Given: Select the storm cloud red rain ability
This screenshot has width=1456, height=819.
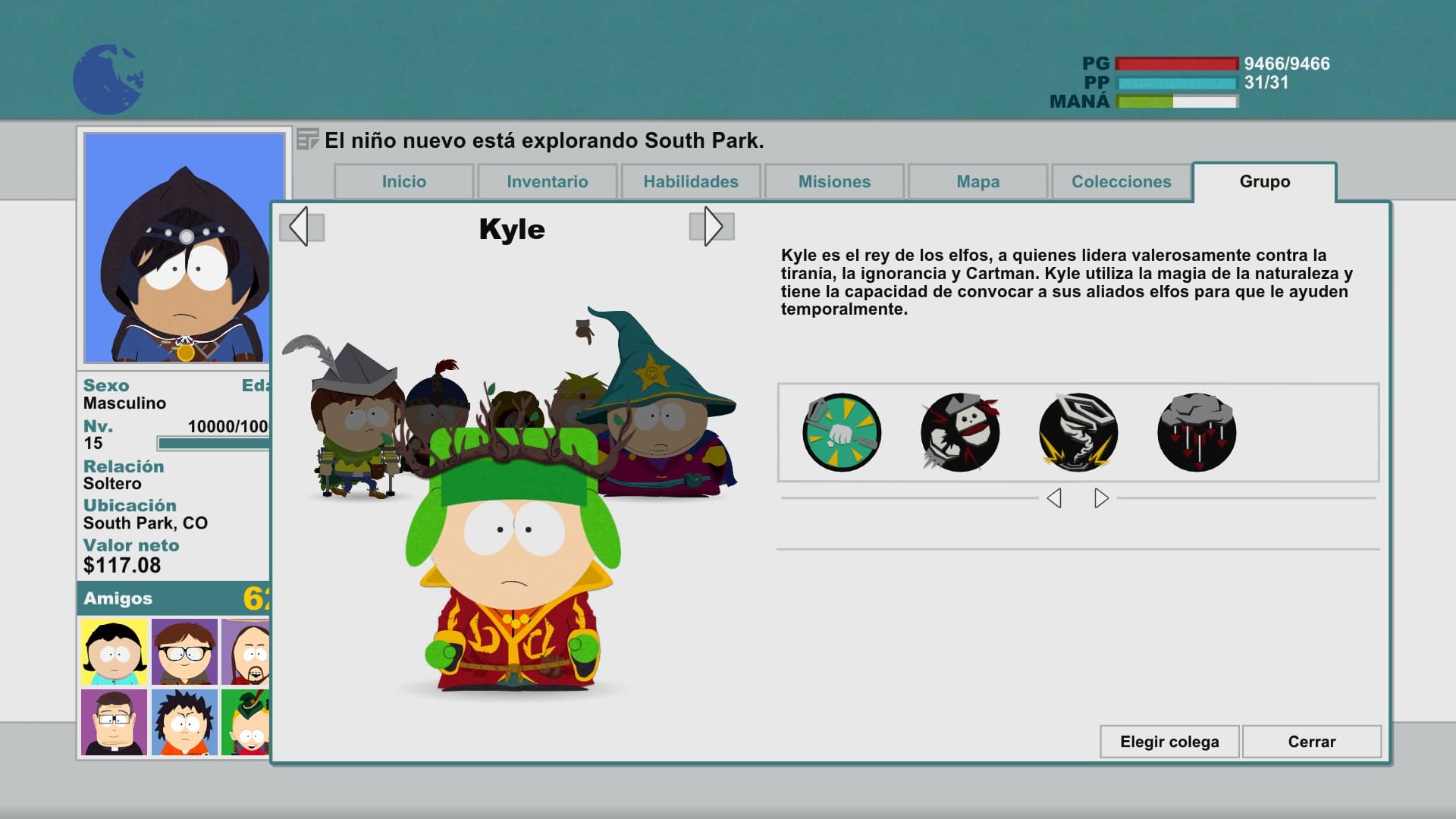Looking at the screenshot, I should tap(1197, 432).
